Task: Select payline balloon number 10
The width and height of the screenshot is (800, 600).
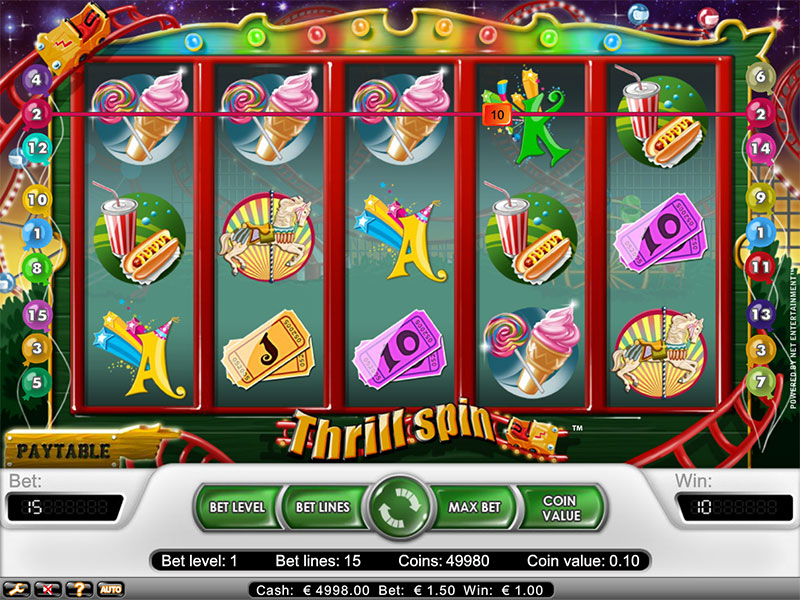Action: [x=37, y=200]
